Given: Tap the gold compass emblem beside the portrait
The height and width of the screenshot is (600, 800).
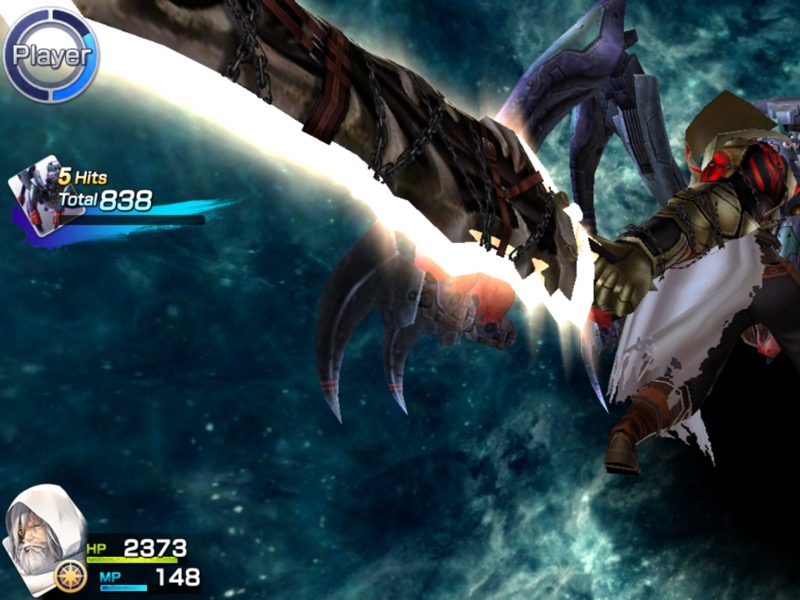Looking at the screenshot, I should (69, 577).
